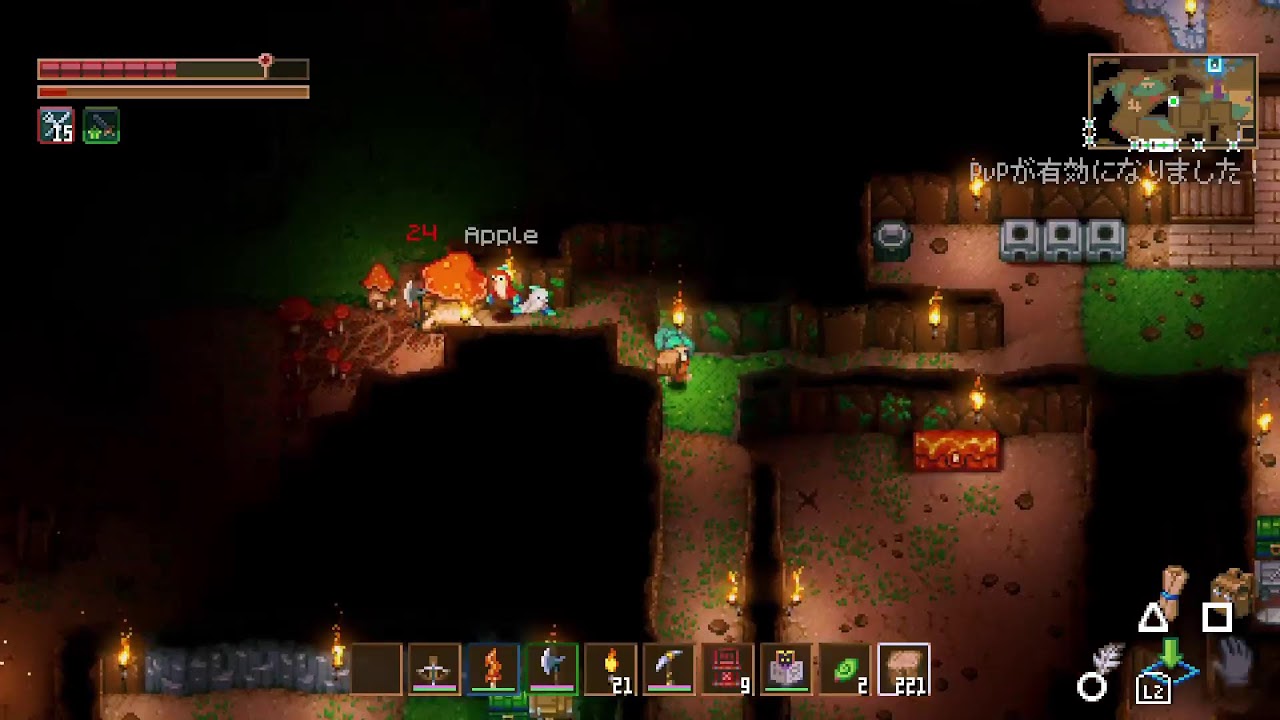
Task: Choose the grey purple-topped item hotbar slot
Action: (787, 669)
